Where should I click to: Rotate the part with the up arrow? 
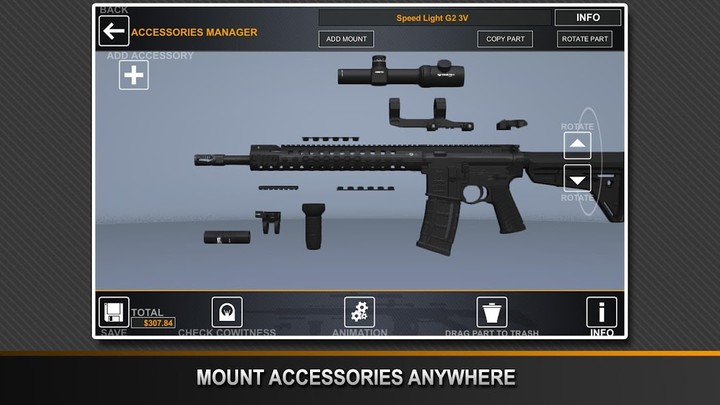(x=577, y=146)
